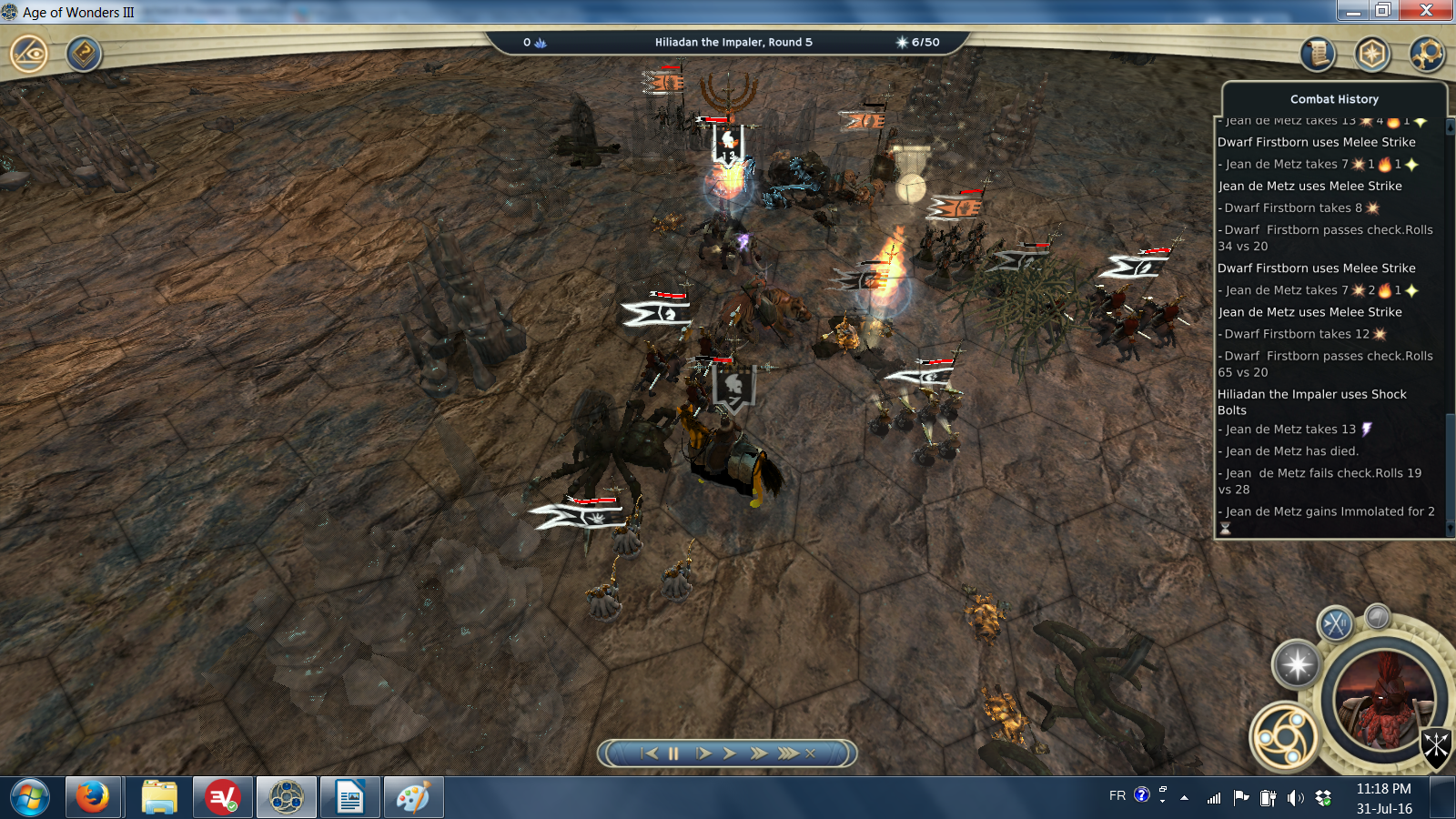Viewport: 1456px width, 819px height.
Task: Open the gear settings icon
Action: coord(1427,55)
